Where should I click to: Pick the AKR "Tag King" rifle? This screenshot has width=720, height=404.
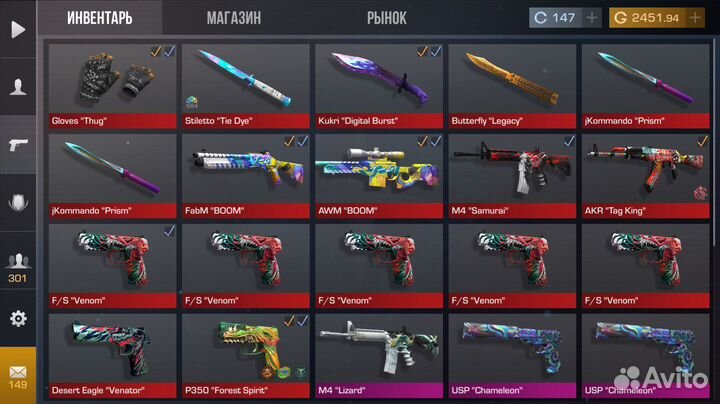tap(645, 173)
